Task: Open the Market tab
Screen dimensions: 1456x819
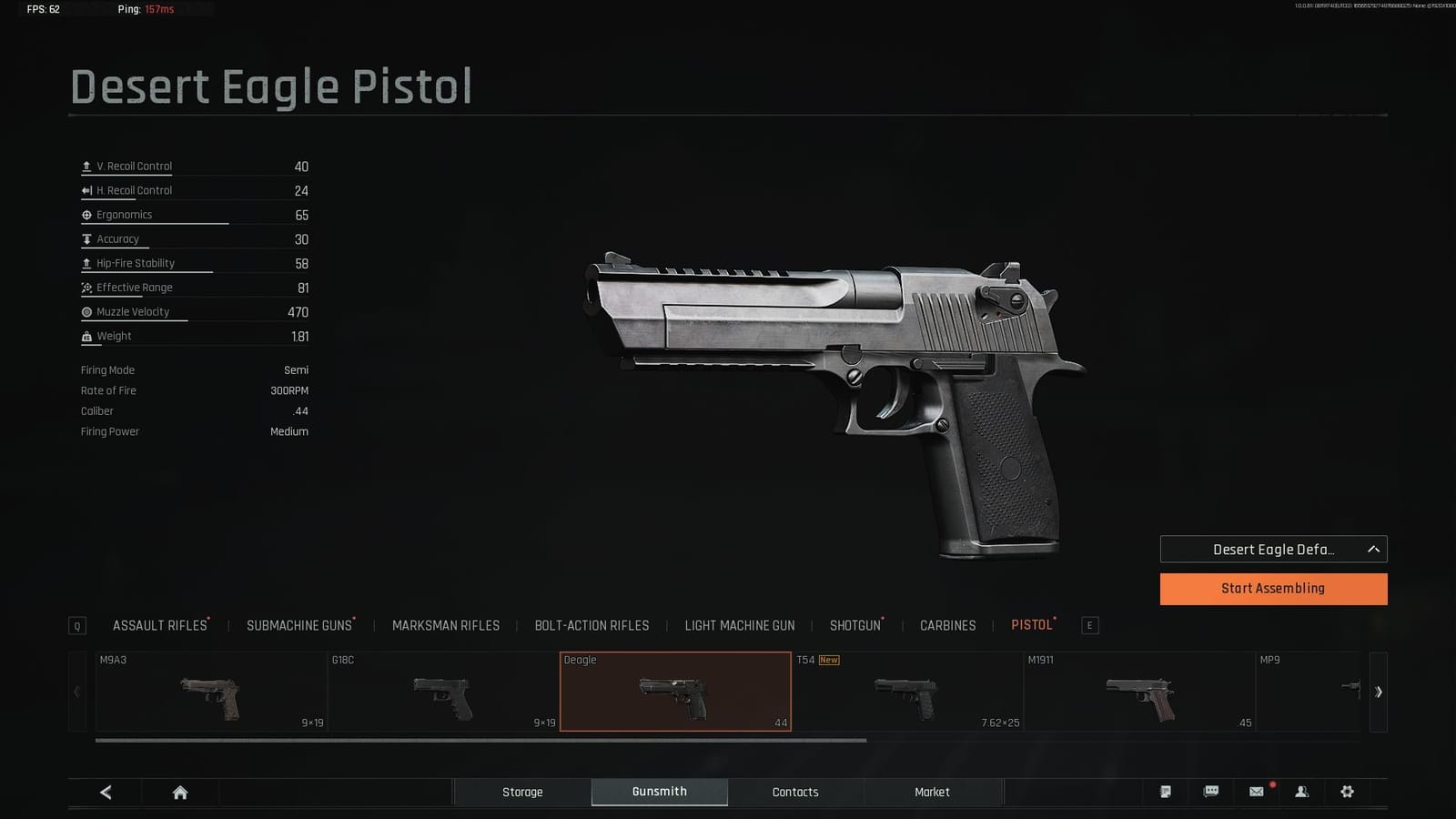Action: (x=931, y=792)
